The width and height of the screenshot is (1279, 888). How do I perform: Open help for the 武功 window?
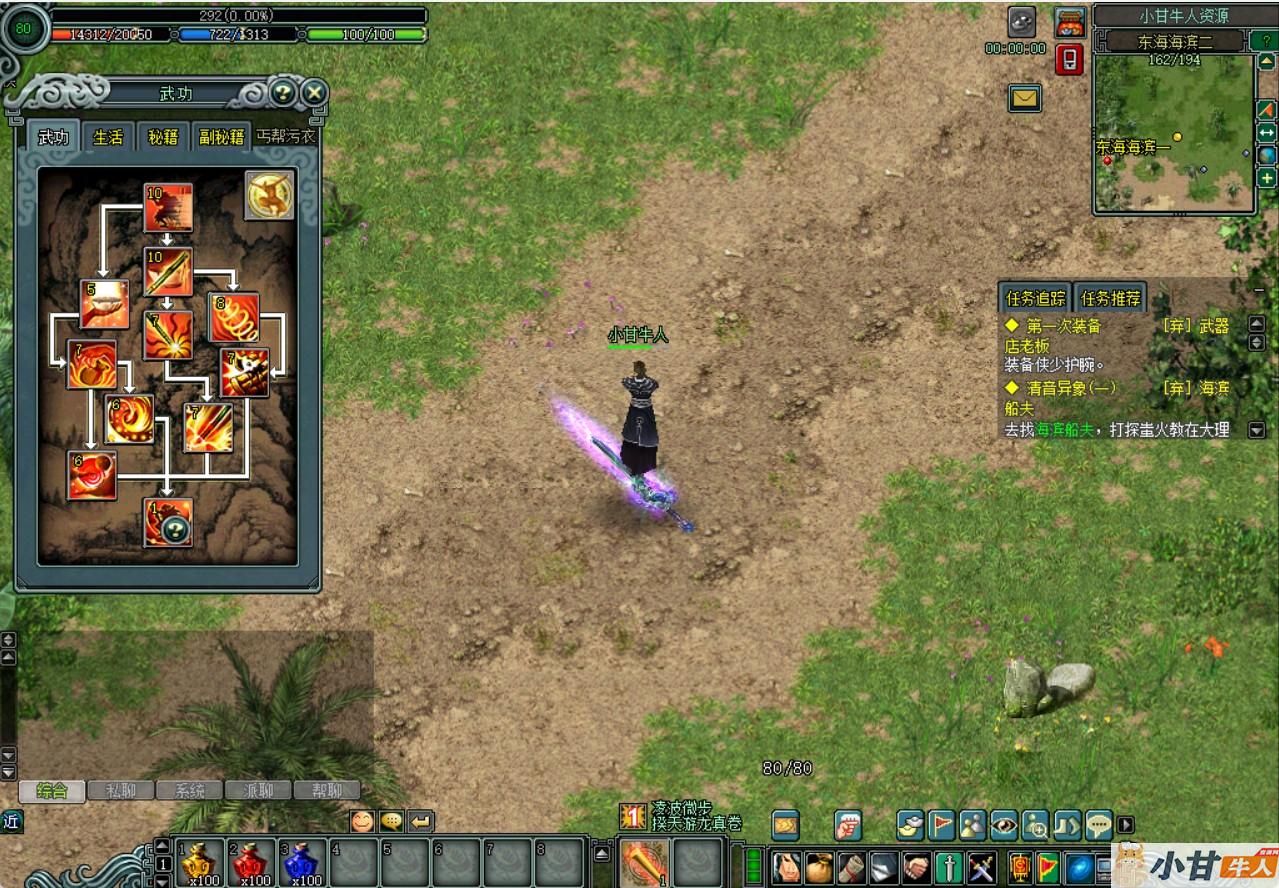pyautogui.click(x=283, y=93)
